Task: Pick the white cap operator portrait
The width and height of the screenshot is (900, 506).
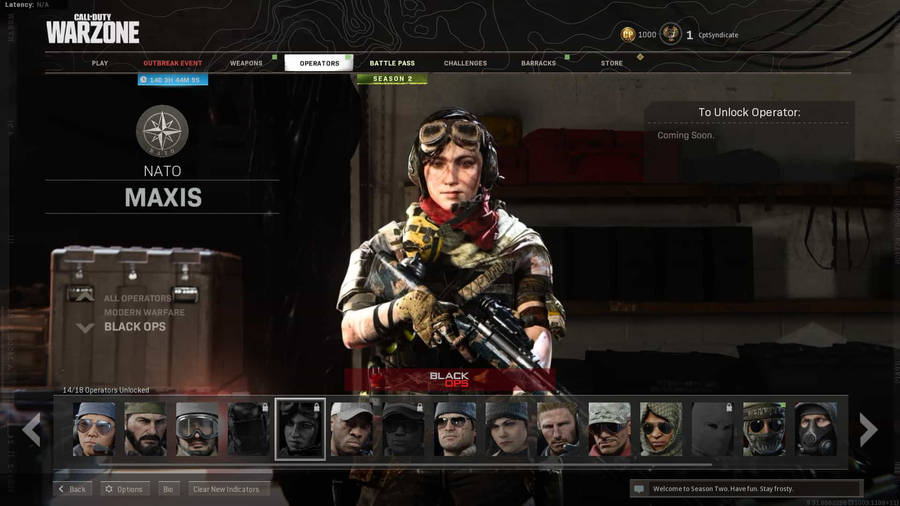Action: 352,429
